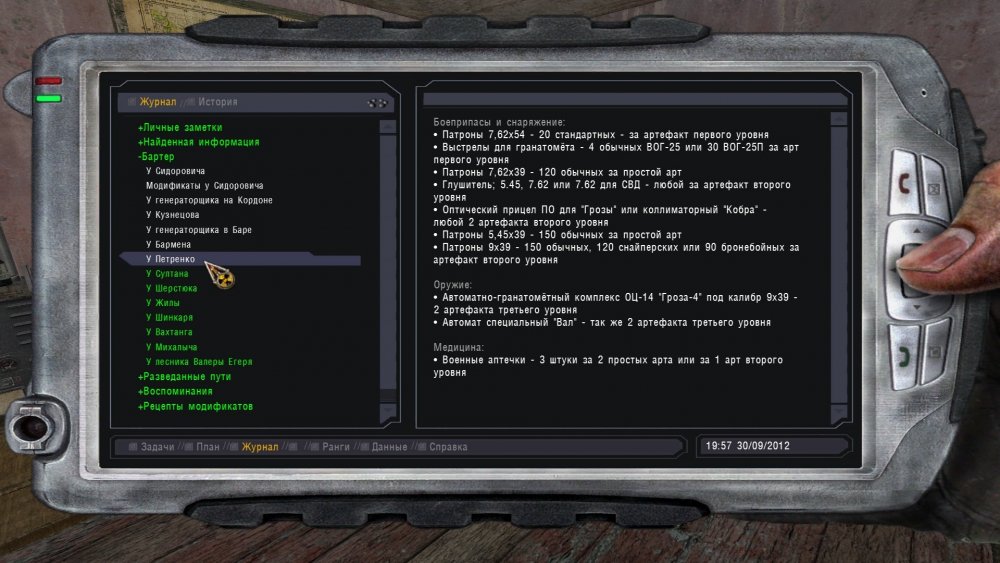
Task: Open the У Султана entry
Action: (167, 273)
